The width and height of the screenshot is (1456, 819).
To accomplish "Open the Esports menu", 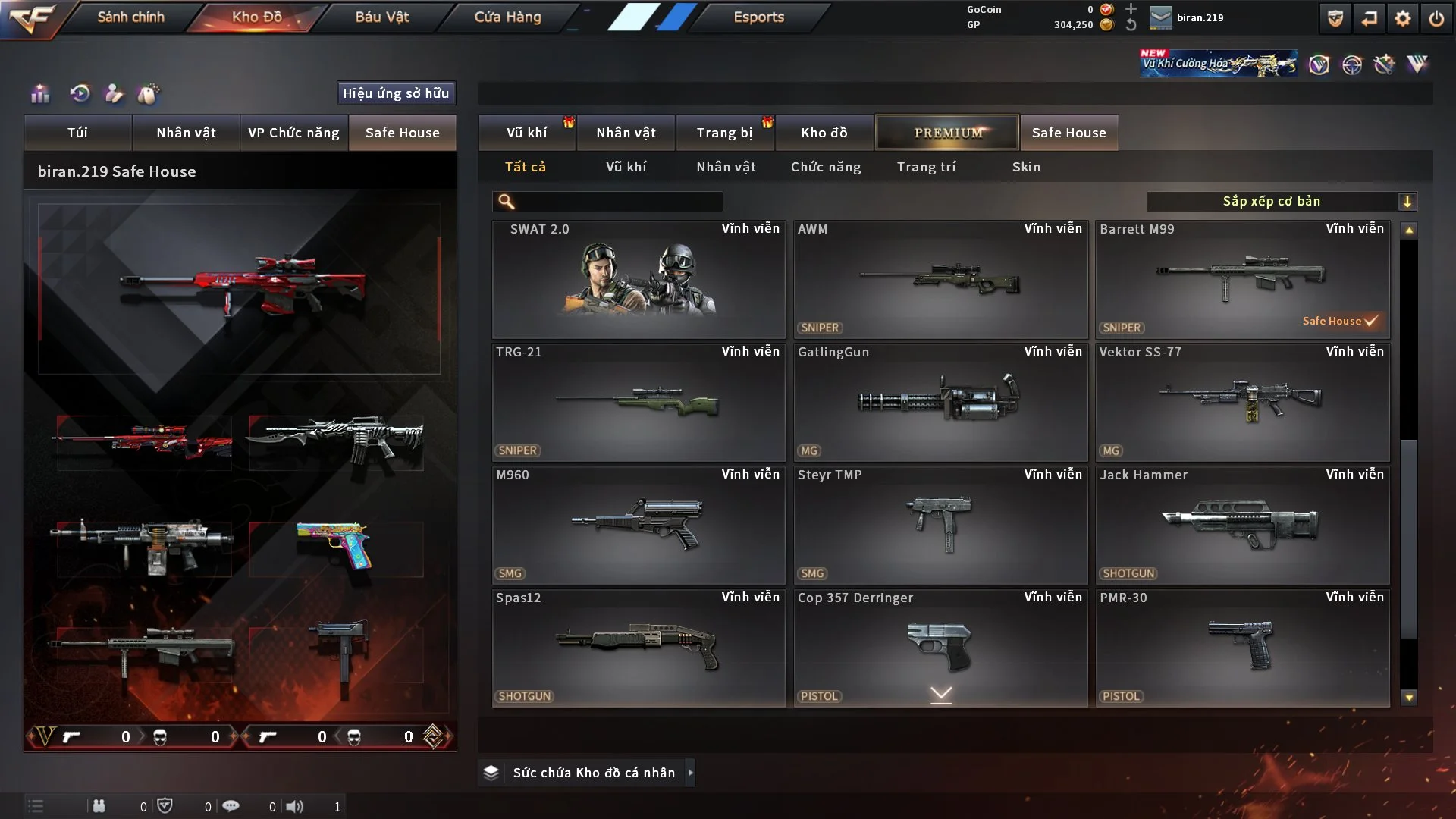I will (x=758, y=17).
